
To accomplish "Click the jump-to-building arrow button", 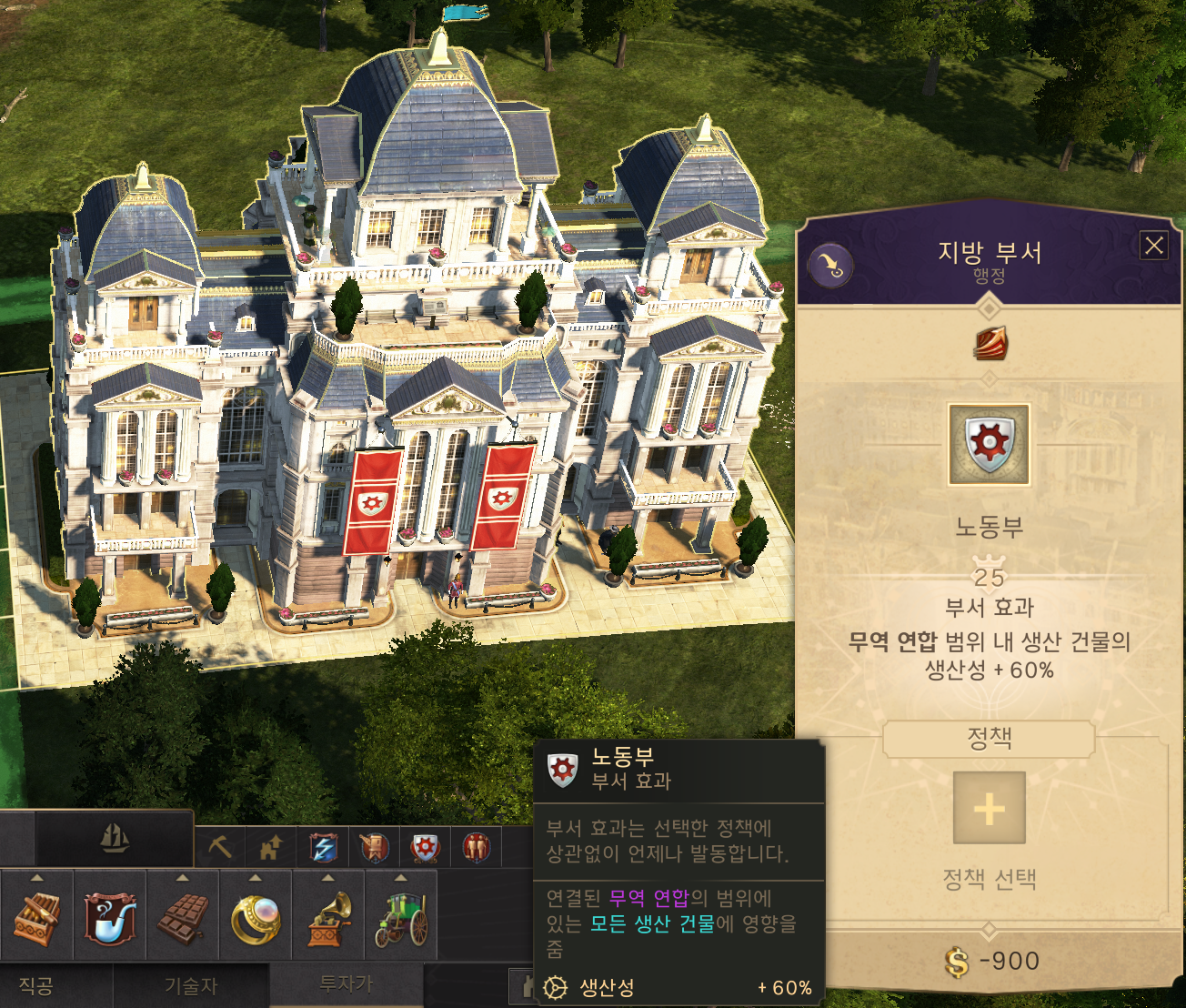I will tap(831, 267).
